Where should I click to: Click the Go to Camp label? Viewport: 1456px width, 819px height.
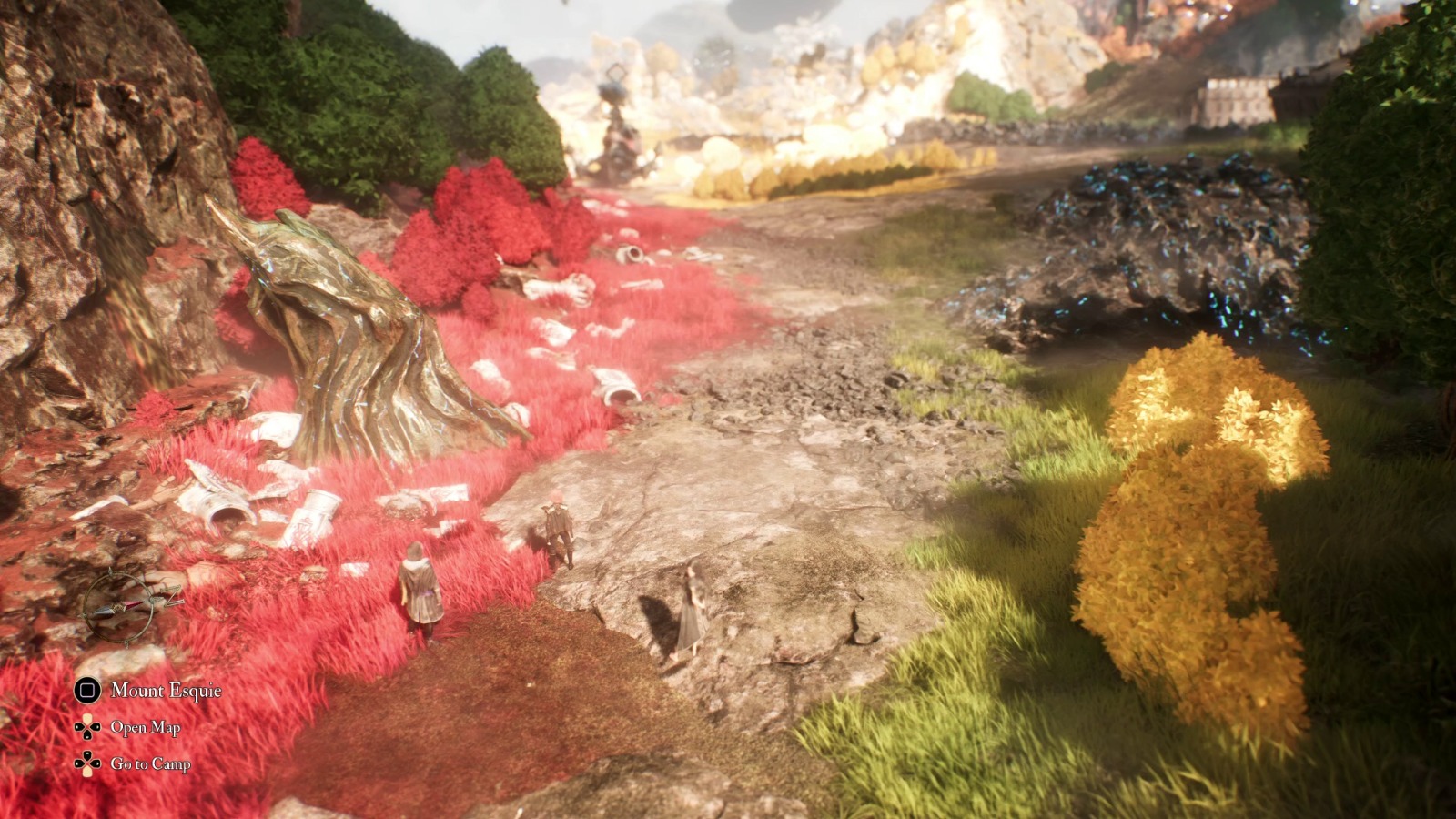coord(151,763)
